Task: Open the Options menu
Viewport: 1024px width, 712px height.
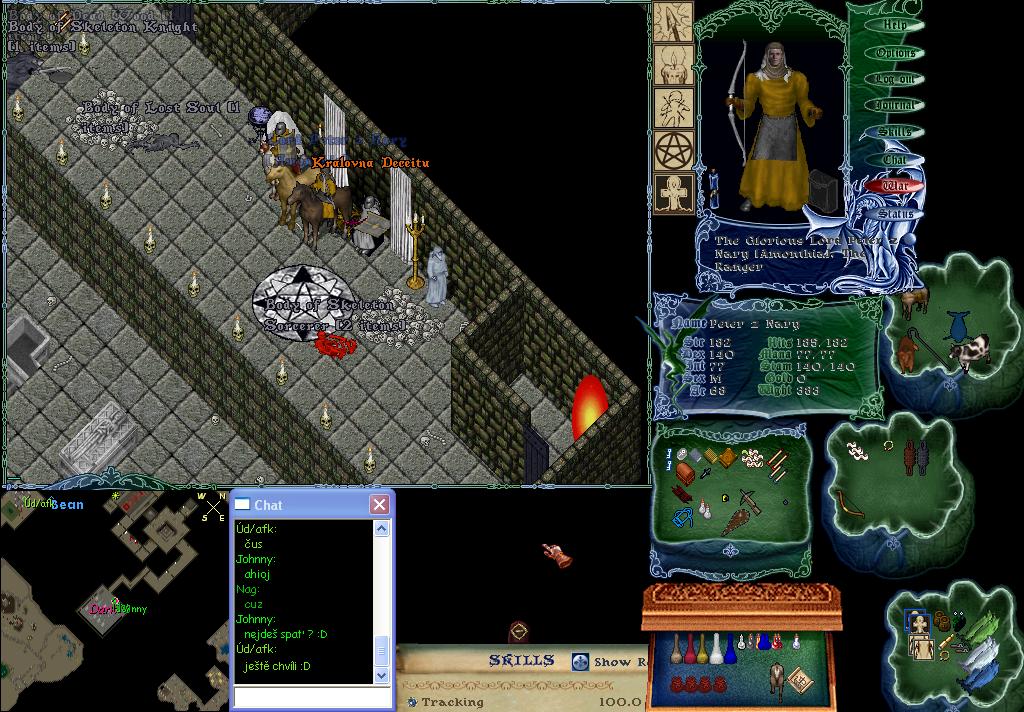Action: click(895, 52)
